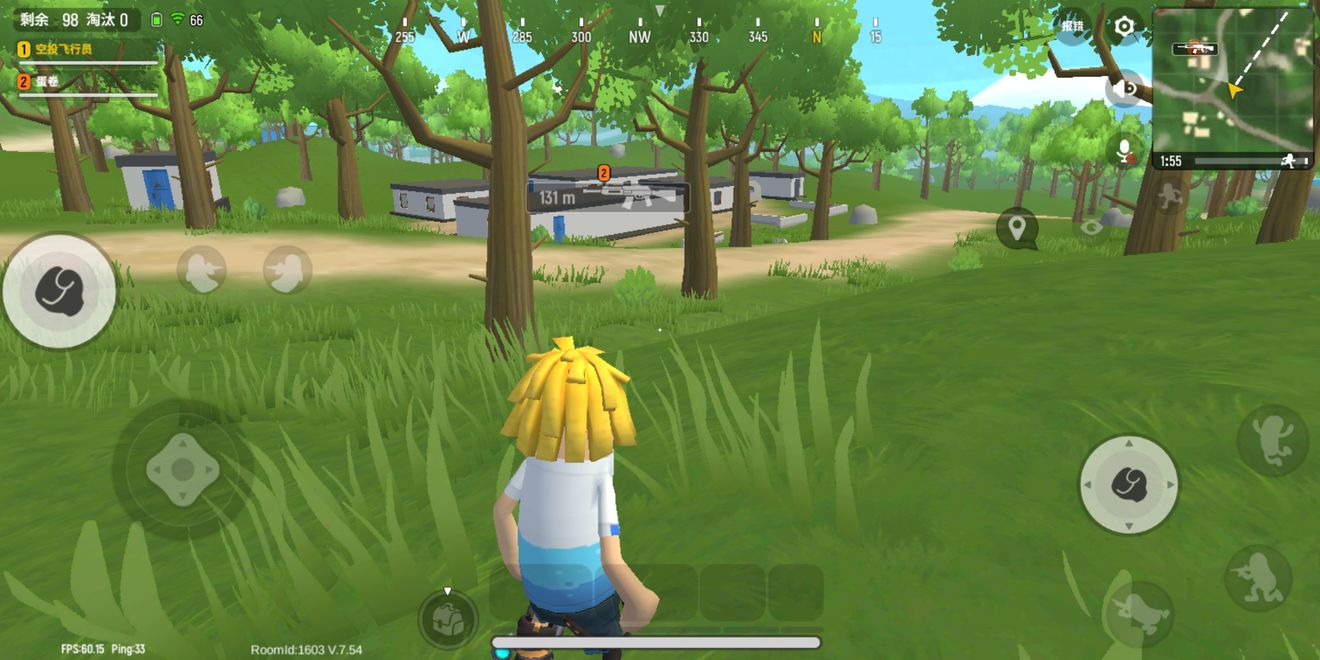Place a map pin marker
The height and width of the screenshot is (660, 1320).
pos(1017,229)
